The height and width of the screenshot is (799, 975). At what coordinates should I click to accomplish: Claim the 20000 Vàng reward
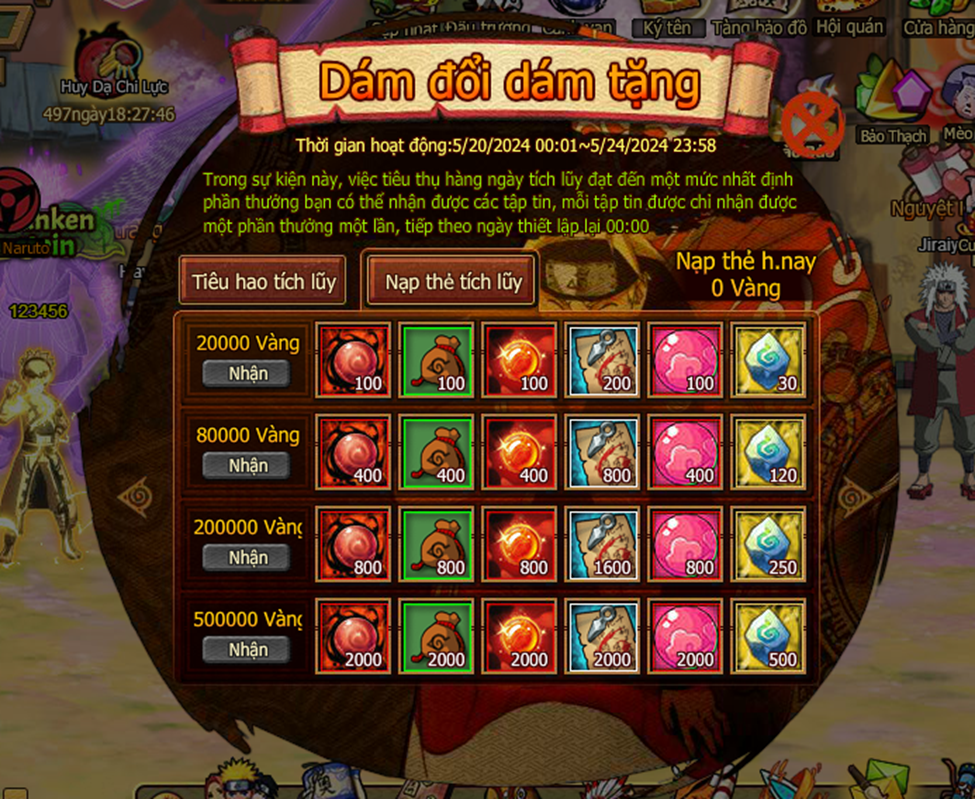pos(247,374)
